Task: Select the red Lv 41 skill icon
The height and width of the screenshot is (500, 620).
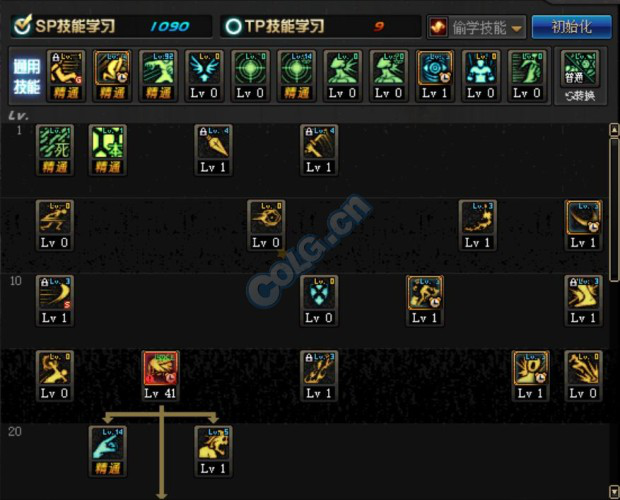Action: click(160, 371)
